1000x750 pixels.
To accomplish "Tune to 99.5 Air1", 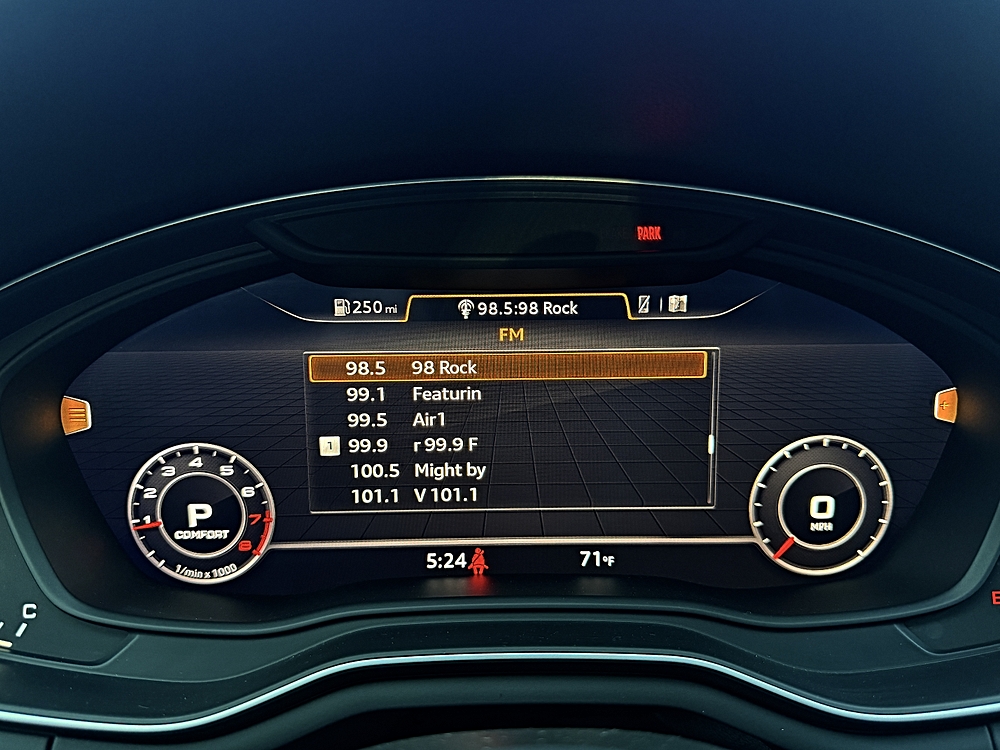I will (x=508, y=420).
